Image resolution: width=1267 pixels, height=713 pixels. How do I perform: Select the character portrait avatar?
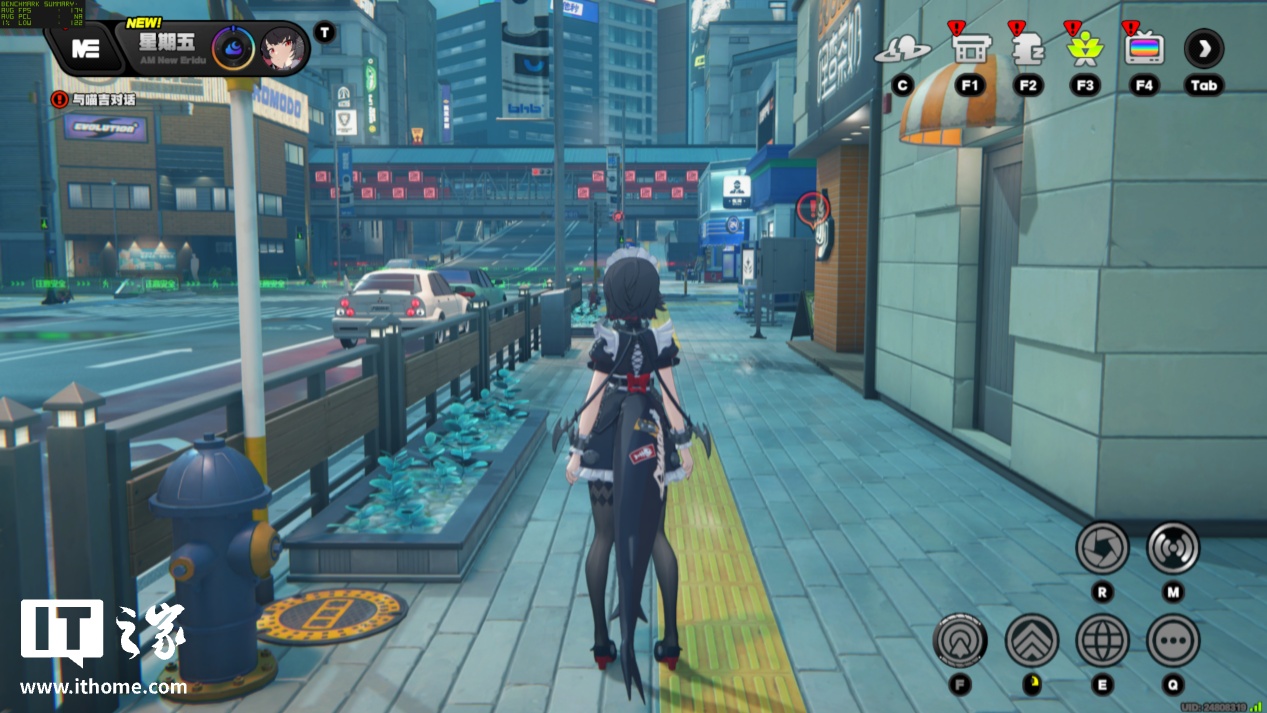pyautogui.click(x=283, y=48)
